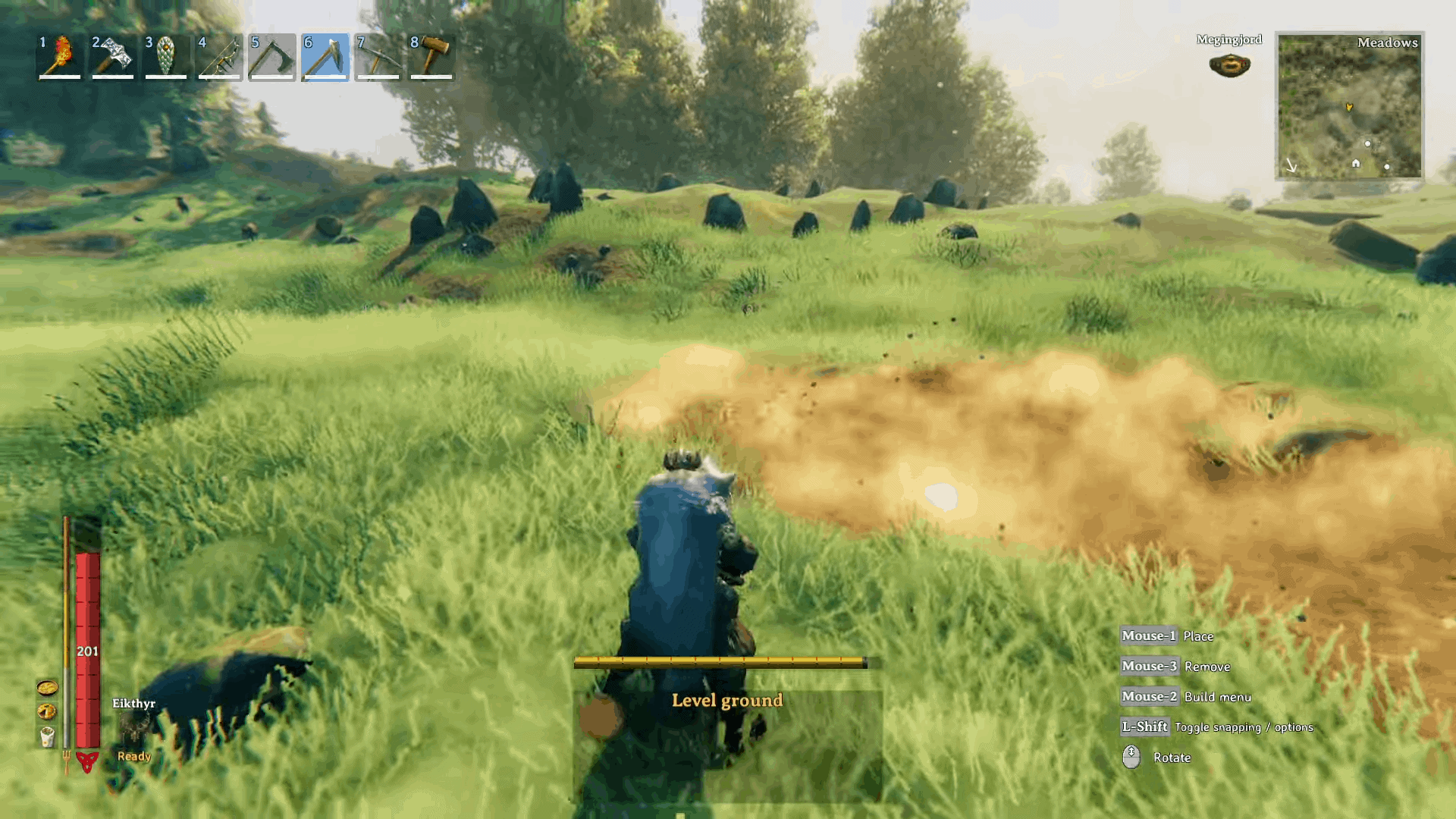Click the honey food icon
The width and height of the screenshot is (1456, 819).
[47, 689]
